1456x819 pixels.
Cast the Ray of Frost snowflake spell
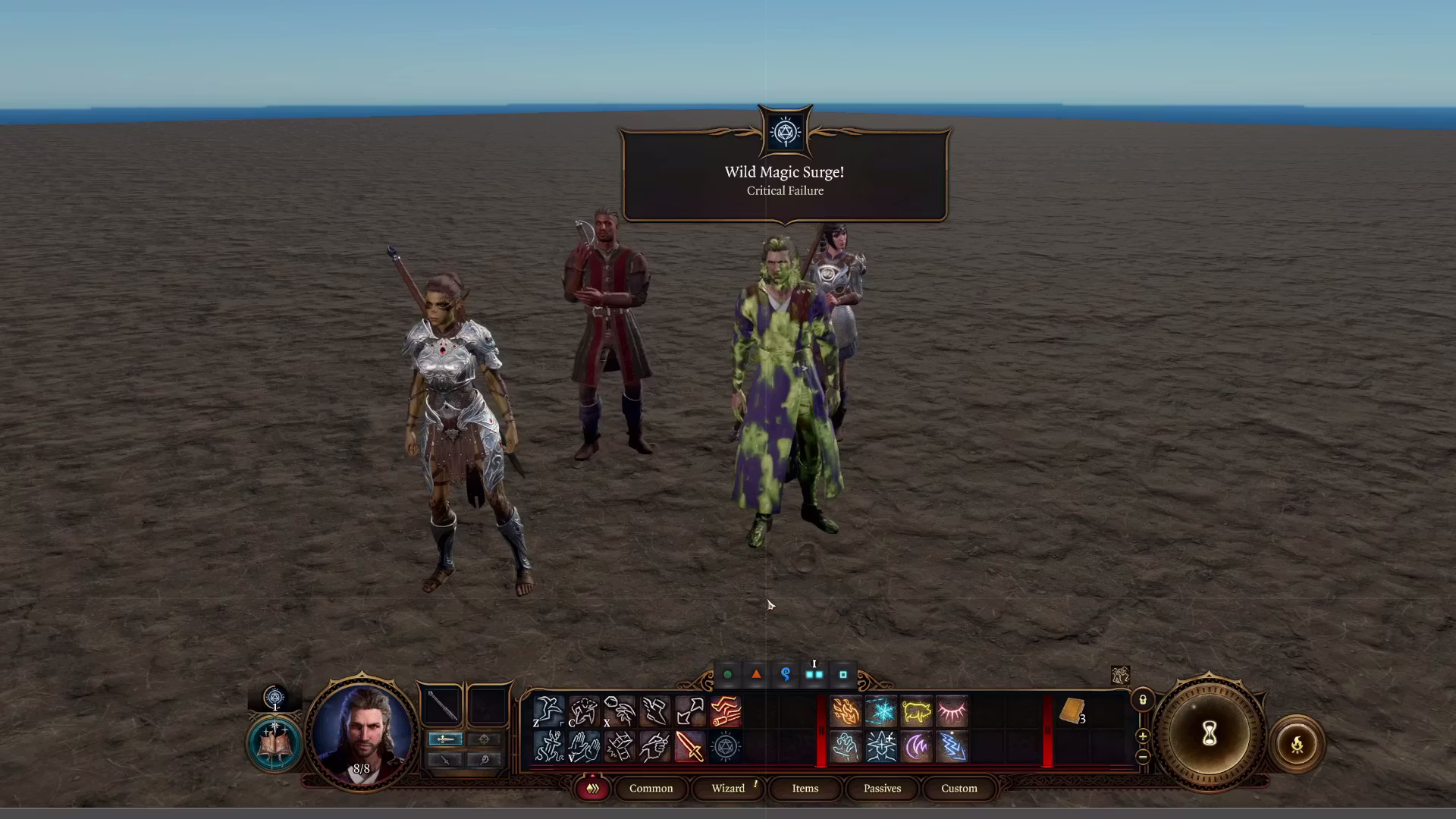(881, 712)
